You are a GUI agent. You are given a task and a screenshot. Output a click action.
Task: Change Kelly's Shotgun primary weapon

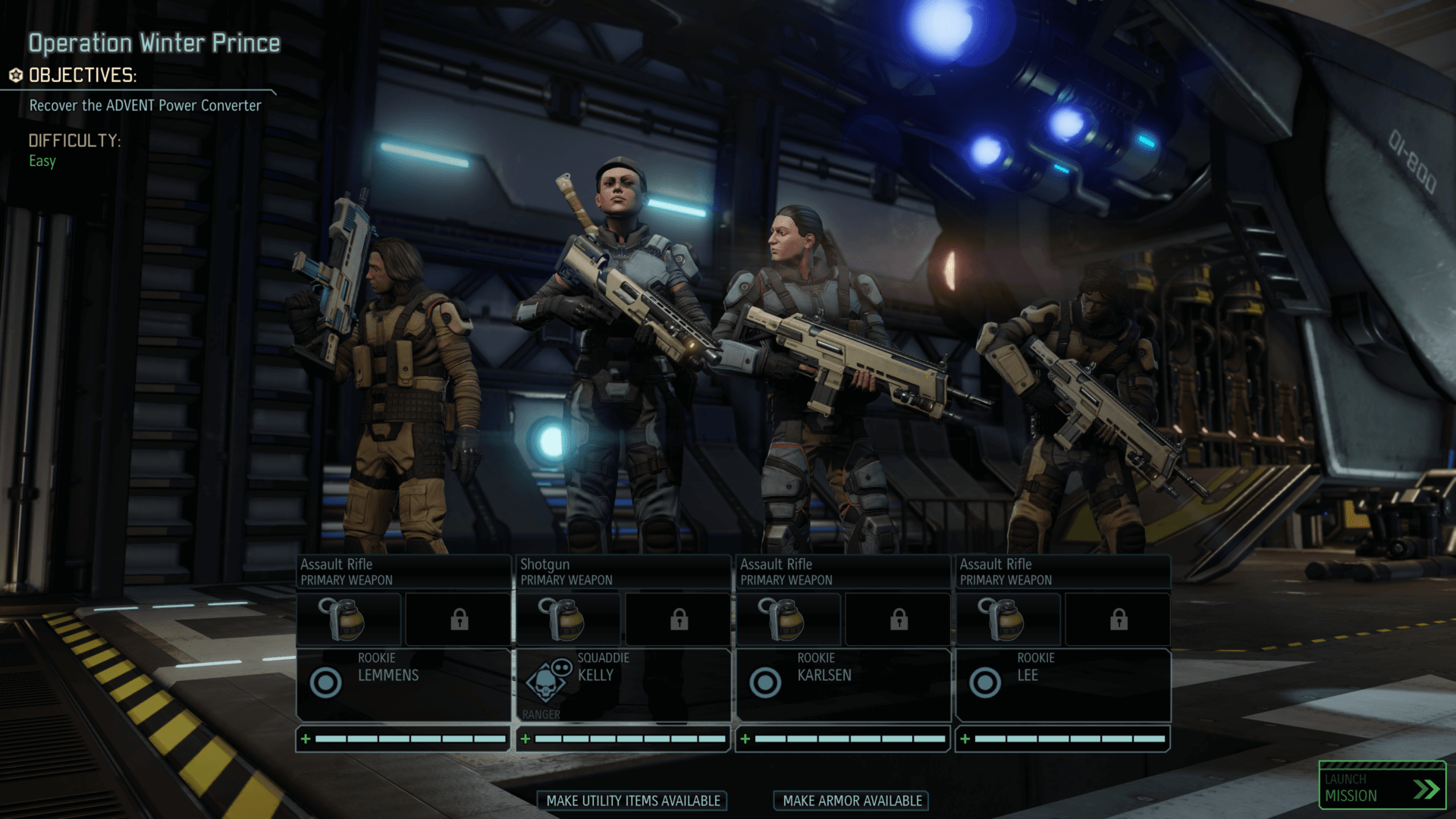point(623,572)
